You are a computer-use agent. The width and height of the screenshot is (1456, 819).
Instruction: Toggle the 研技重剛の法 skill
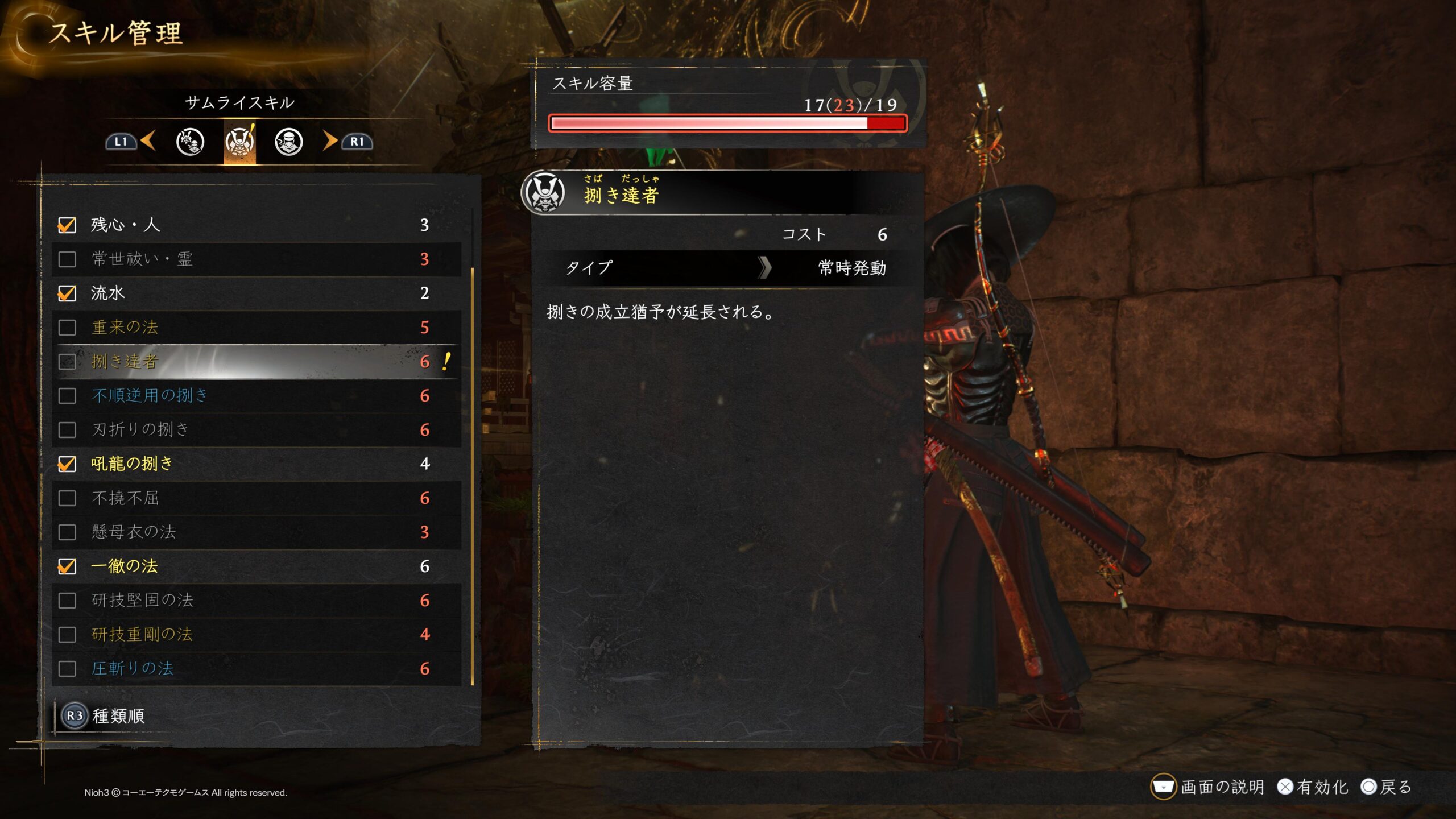pos(67,635)
